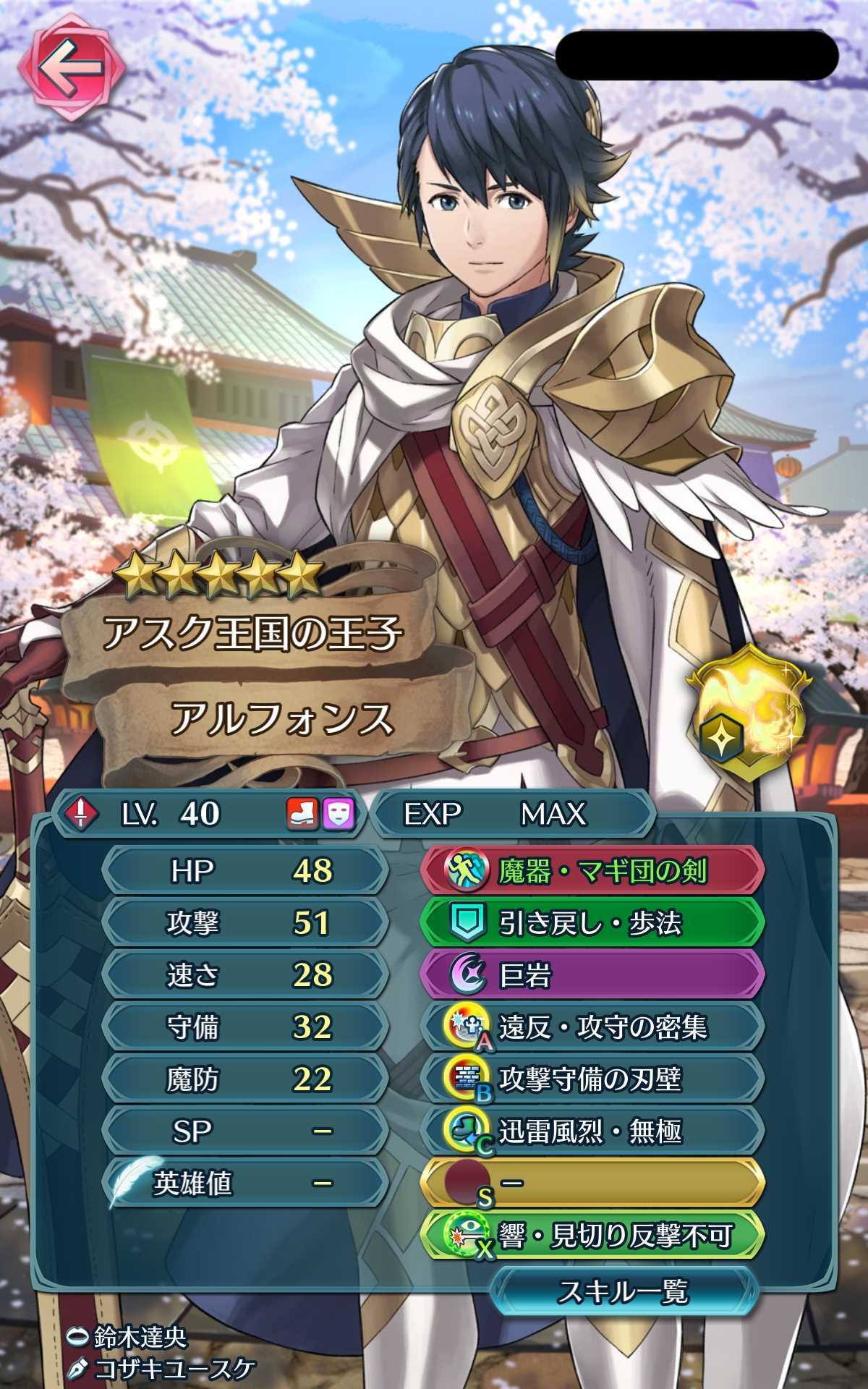
Task: Select the 魔防 resistance stat row
Action: (244, 1079)
